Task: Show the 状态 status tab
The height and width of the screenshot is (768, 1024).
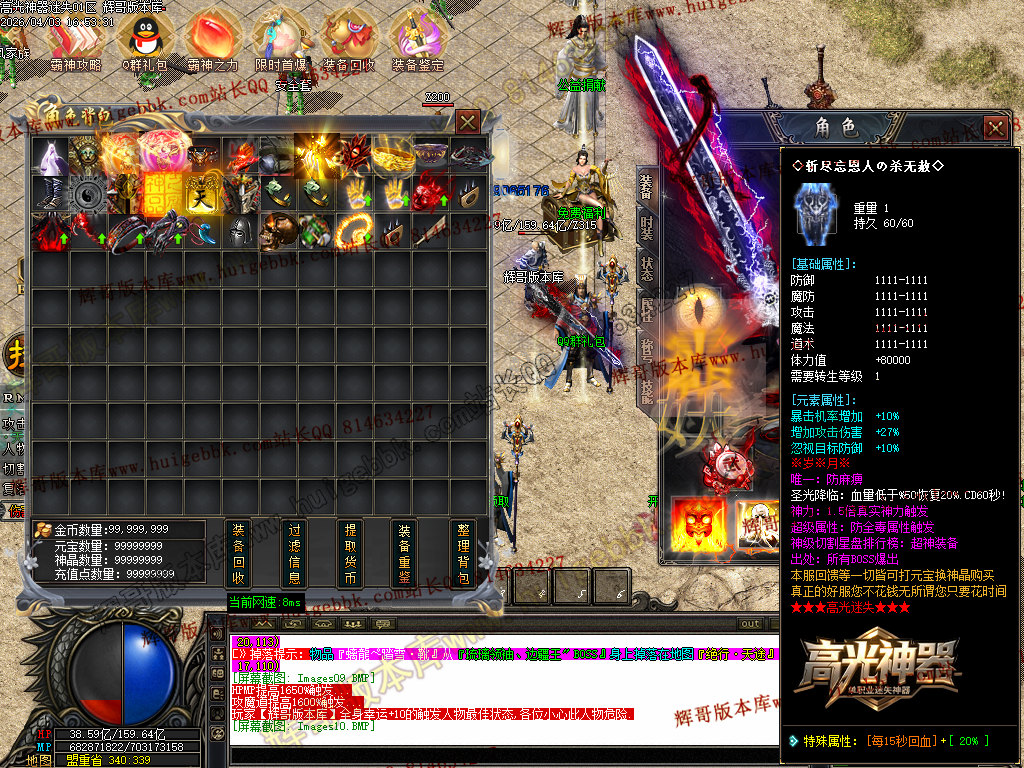Action: point(646,270)
